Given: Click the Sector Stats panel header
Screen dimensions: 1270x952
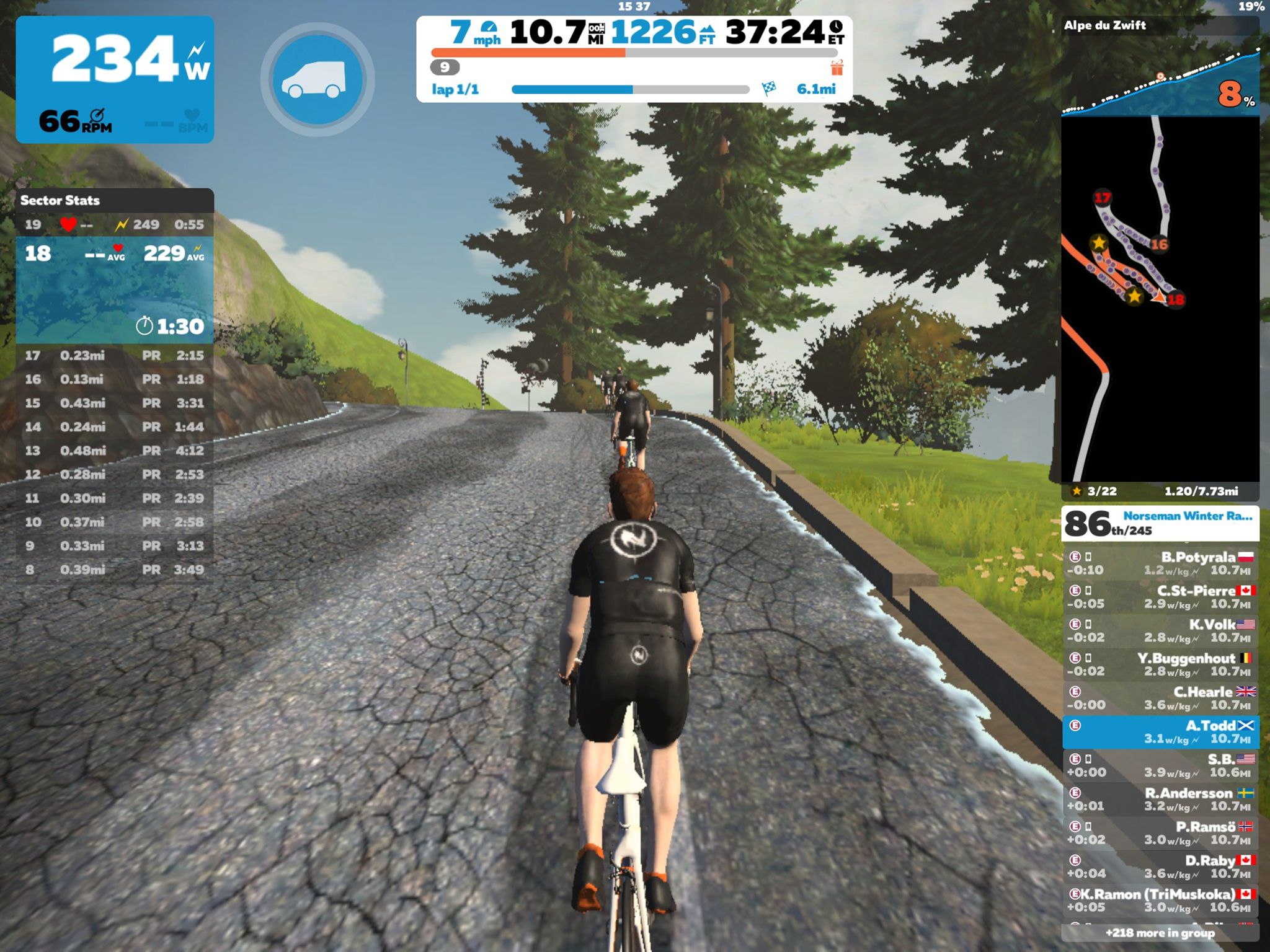Looking at the screenshot, I should [115, 200].
